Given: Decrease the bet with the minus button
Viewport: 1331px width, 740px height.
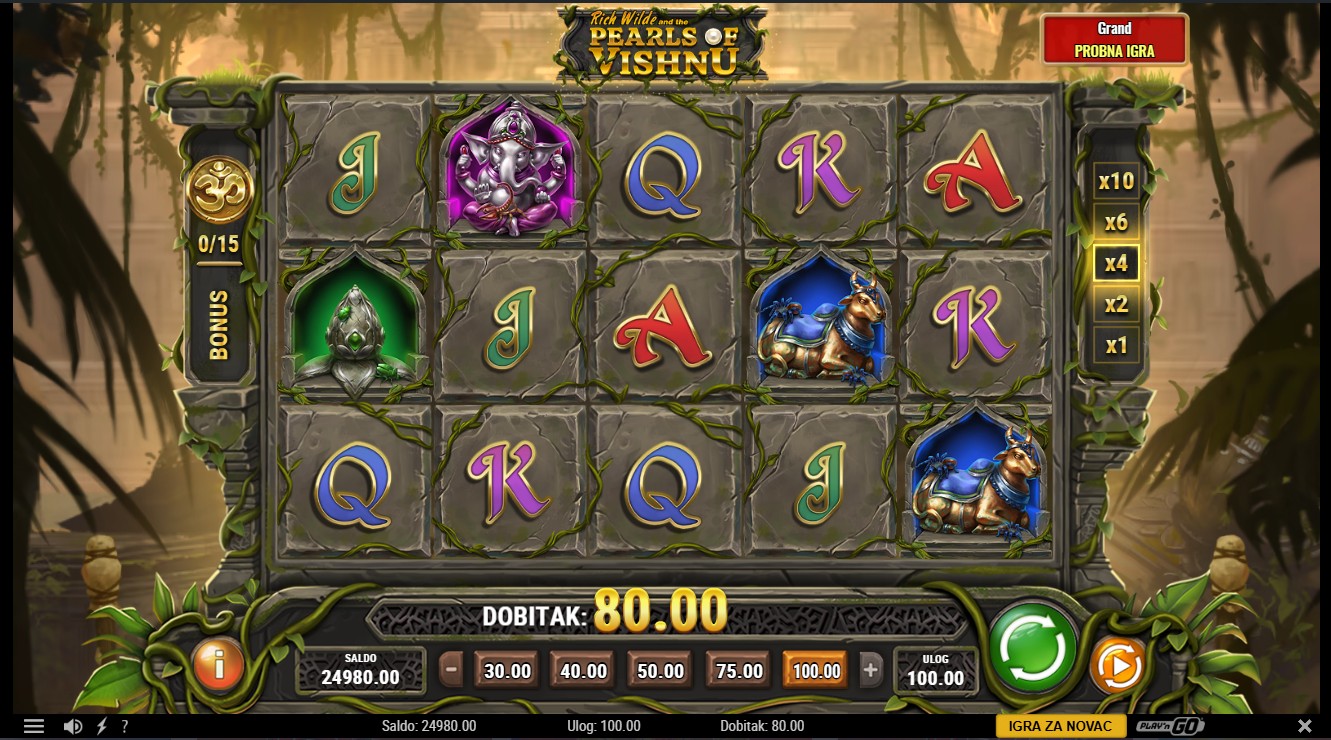Looking at the screenshot, I should 452,670.
